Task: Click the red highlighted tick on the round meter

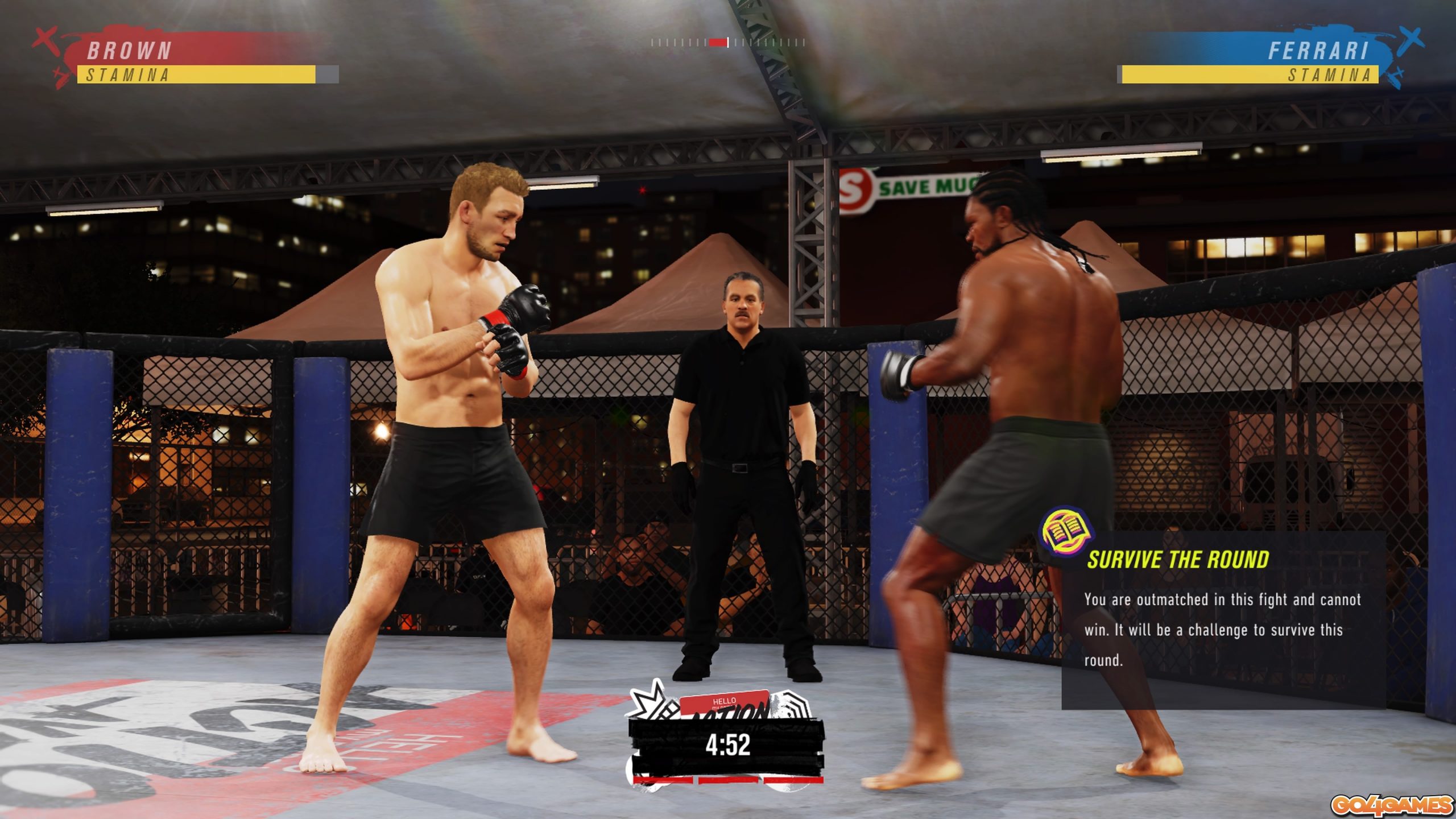Action: (x=718, y=41)
